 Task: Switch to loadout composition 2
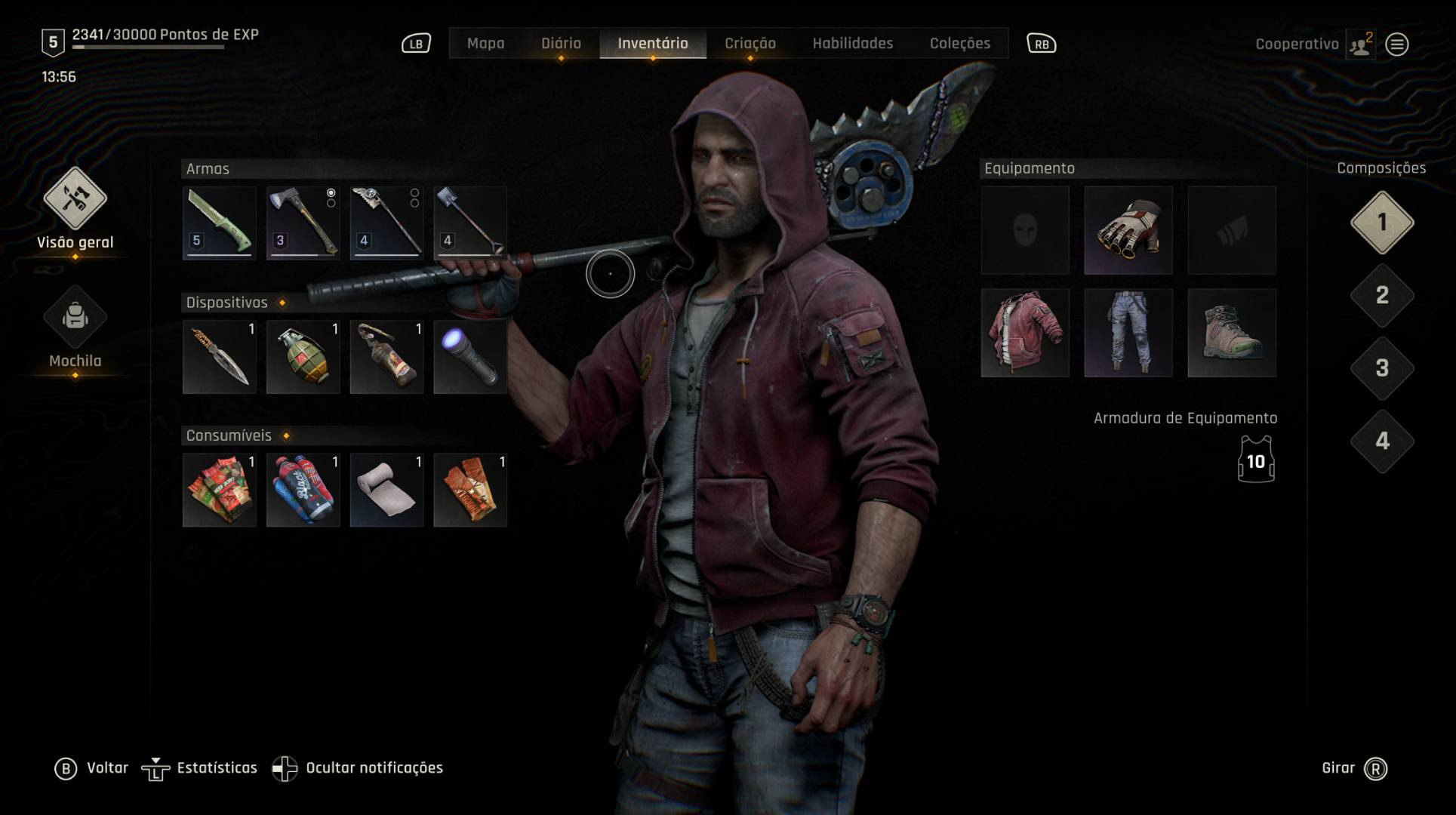1381,295
